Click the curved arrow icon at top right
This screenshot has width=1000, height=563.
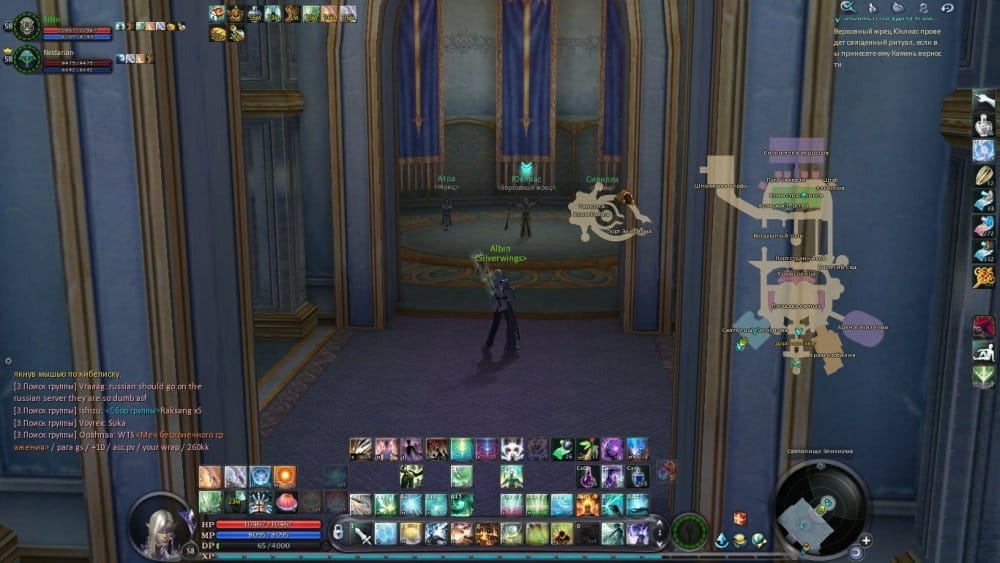tap(946, 8)
